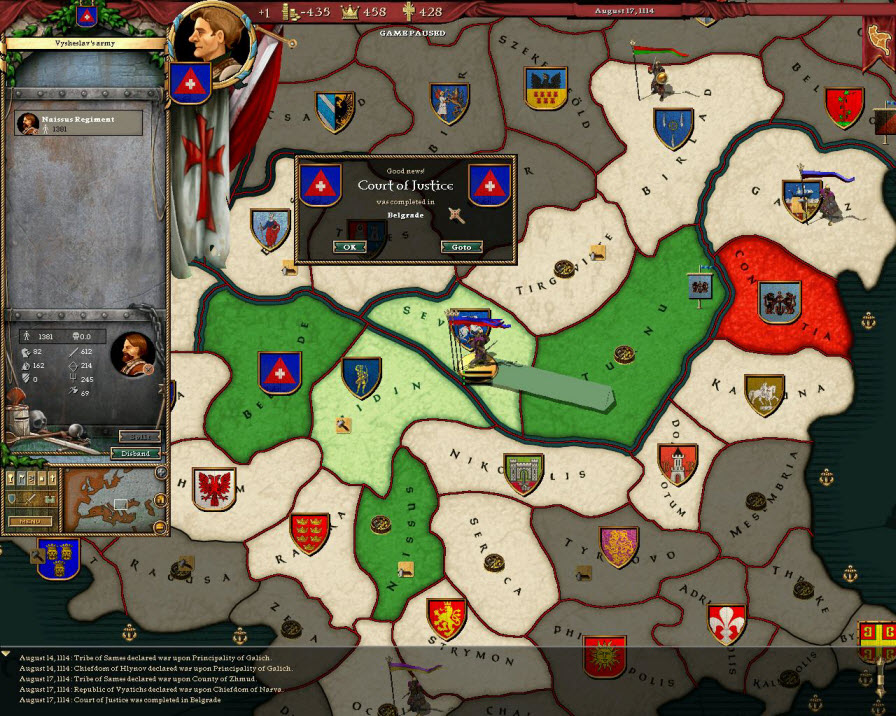Viewport: 896px width, 716px height.
Task: Confirm the Court of Justice message with OK
Action: [x=349, y=247]
